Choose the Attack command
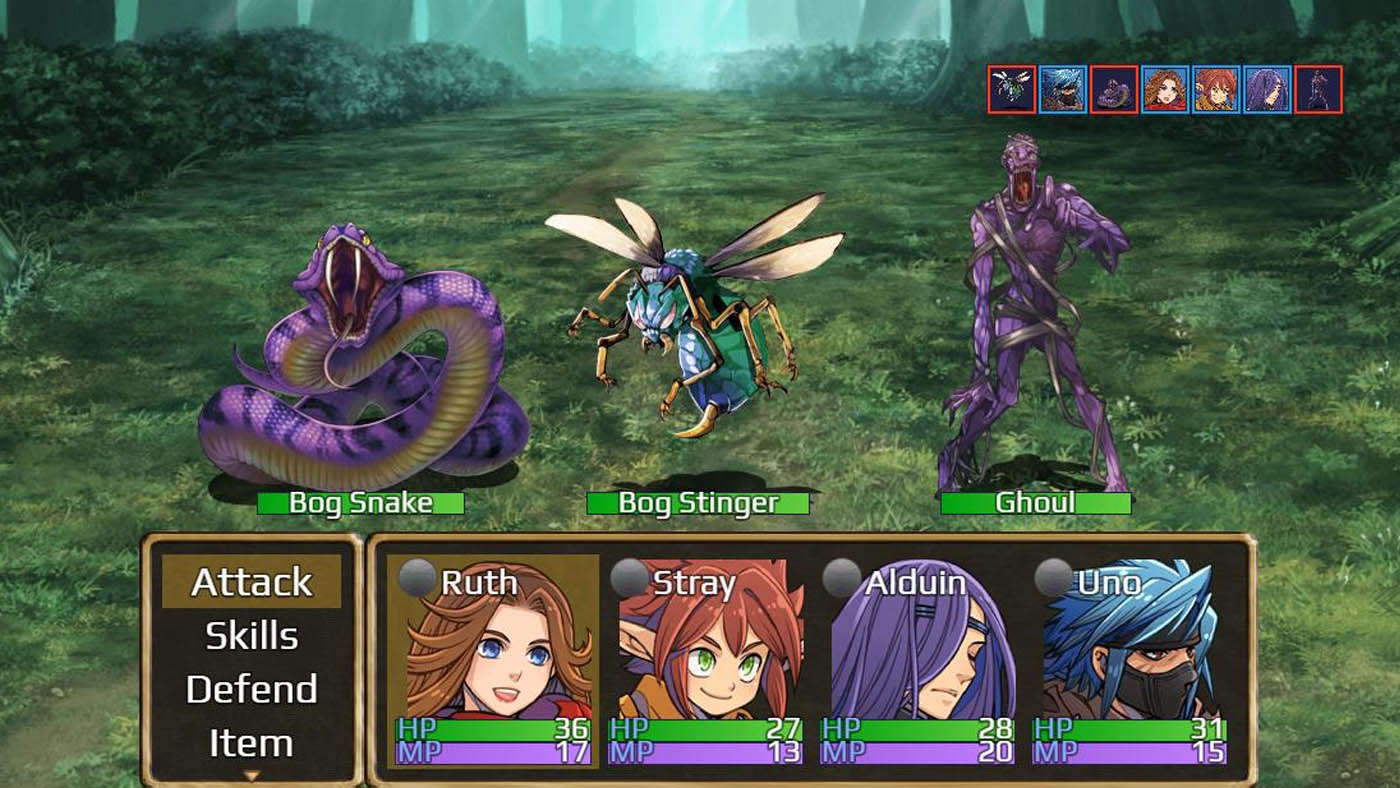Image resolution: width=1400 pixels, height=788 pixels. click(251, 582)
